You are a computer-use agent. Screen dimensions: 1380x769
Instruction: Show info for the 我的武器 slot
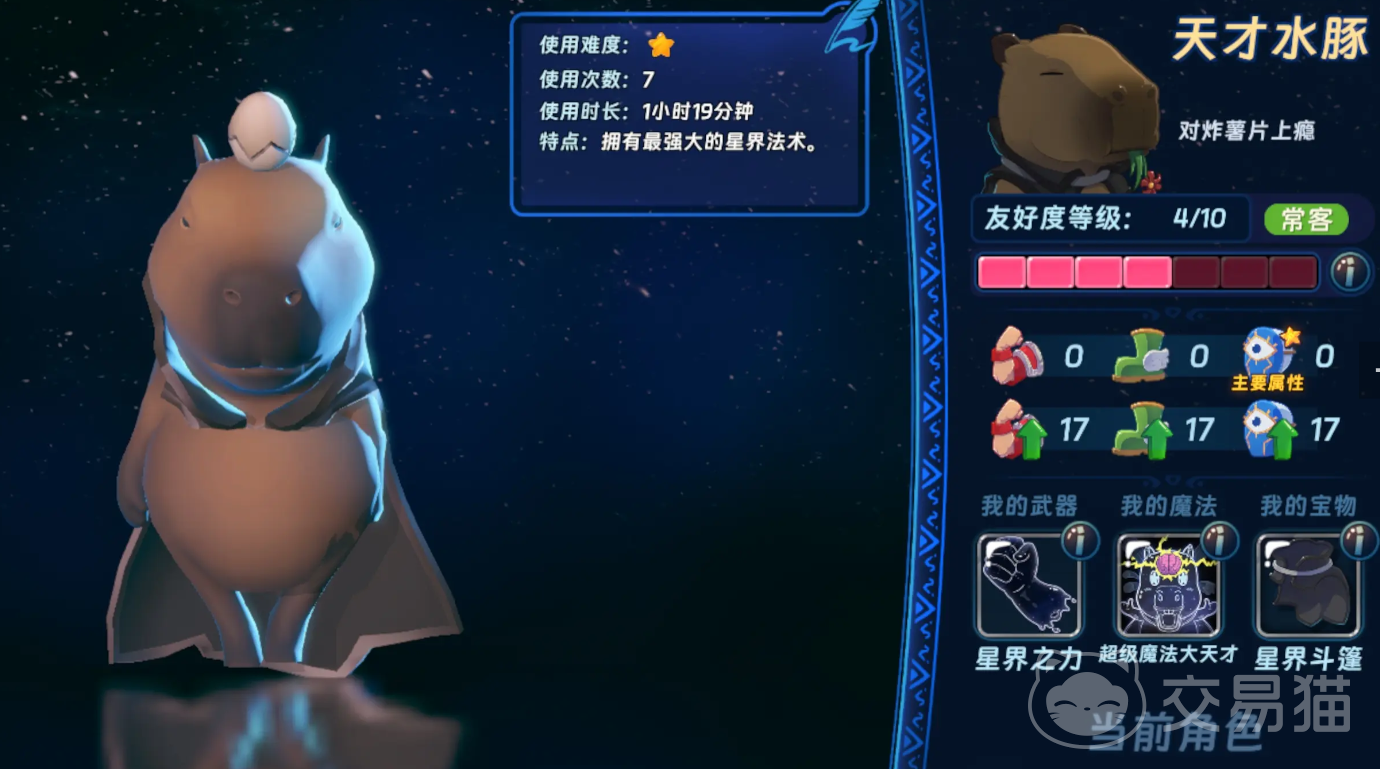[x=1079, y=541]
